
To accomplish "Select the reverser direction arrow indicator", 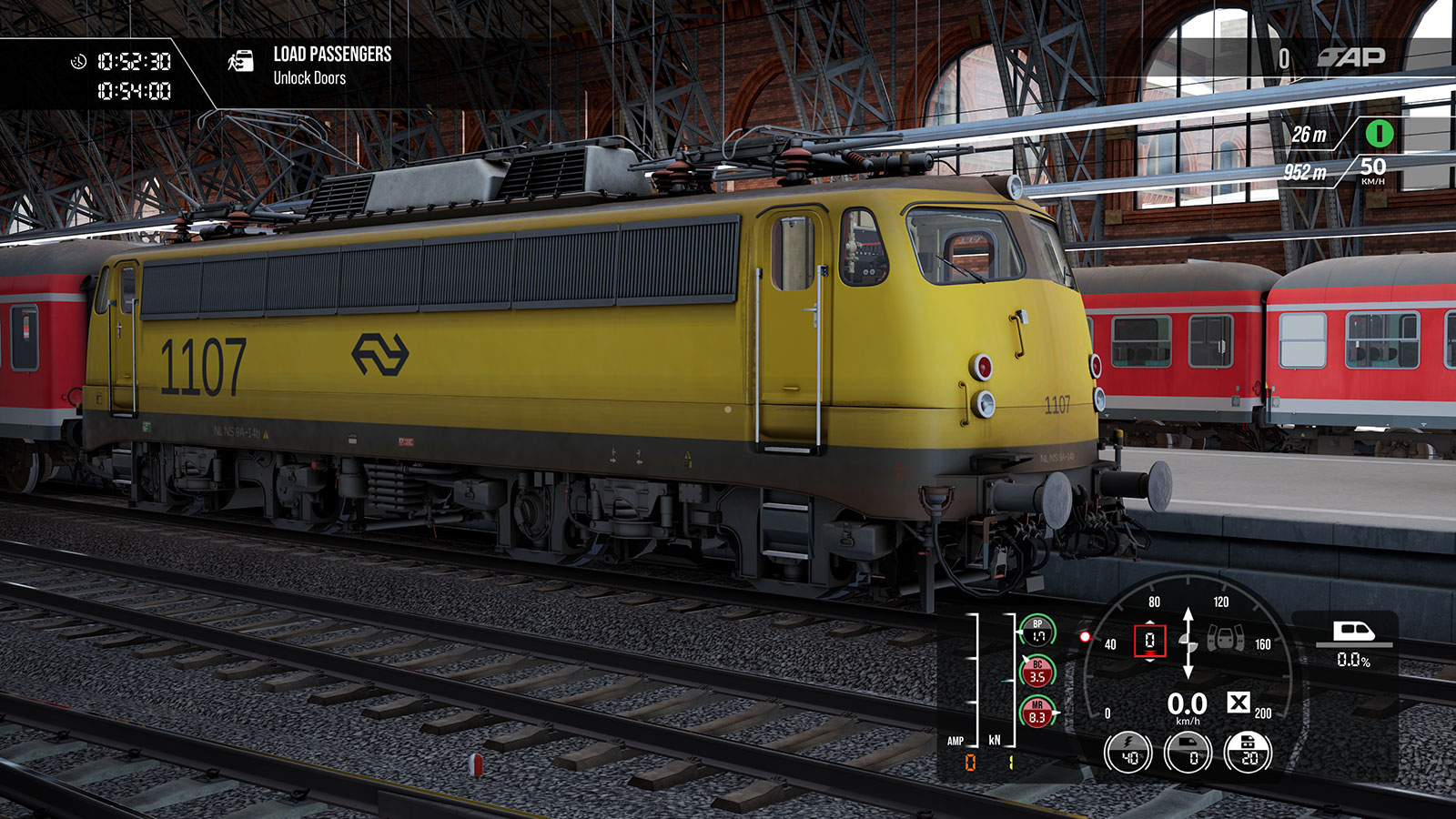I will coord(1188,642).
